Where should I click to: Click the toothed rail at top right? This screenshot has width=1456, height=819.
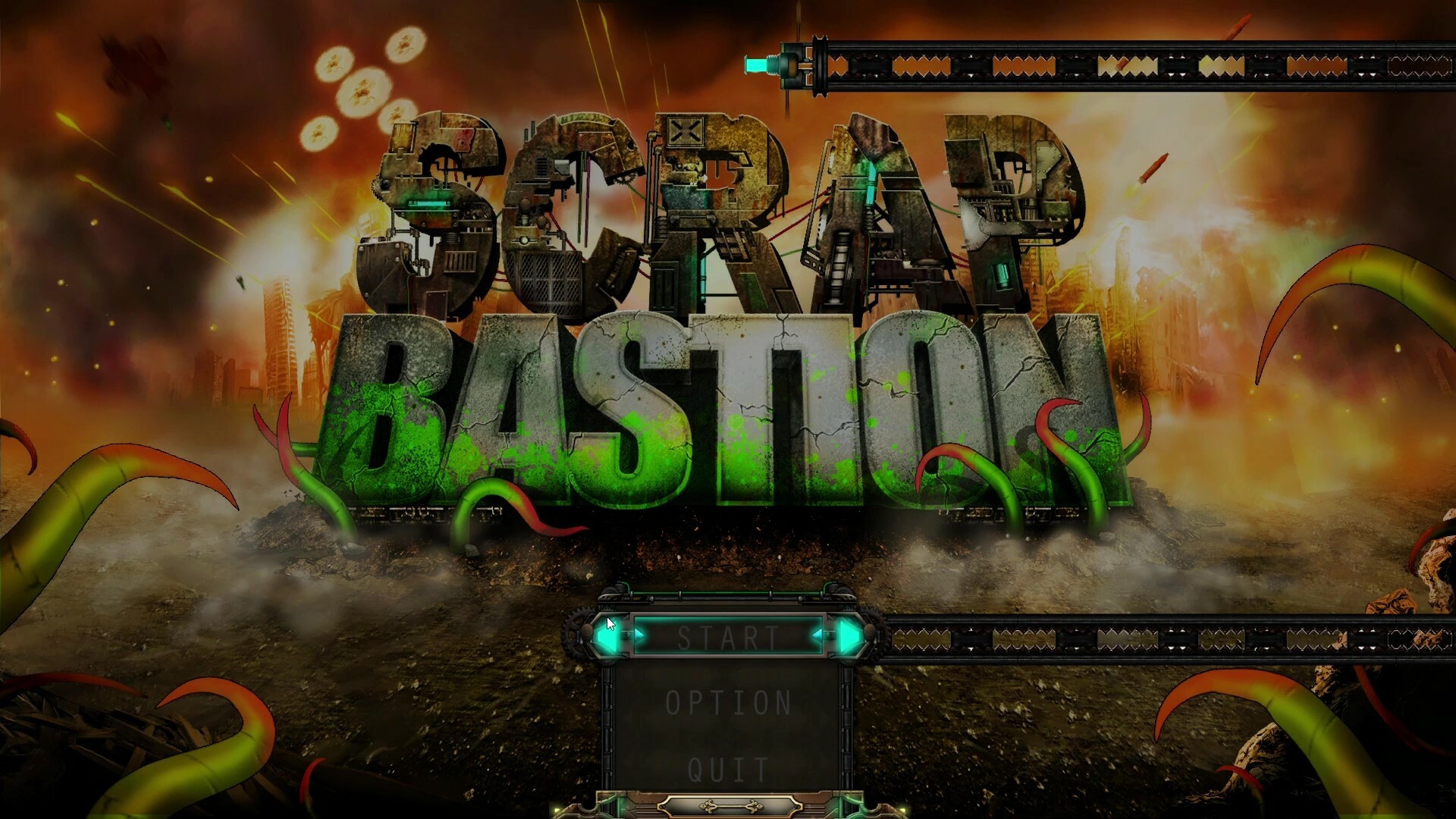1137,67
